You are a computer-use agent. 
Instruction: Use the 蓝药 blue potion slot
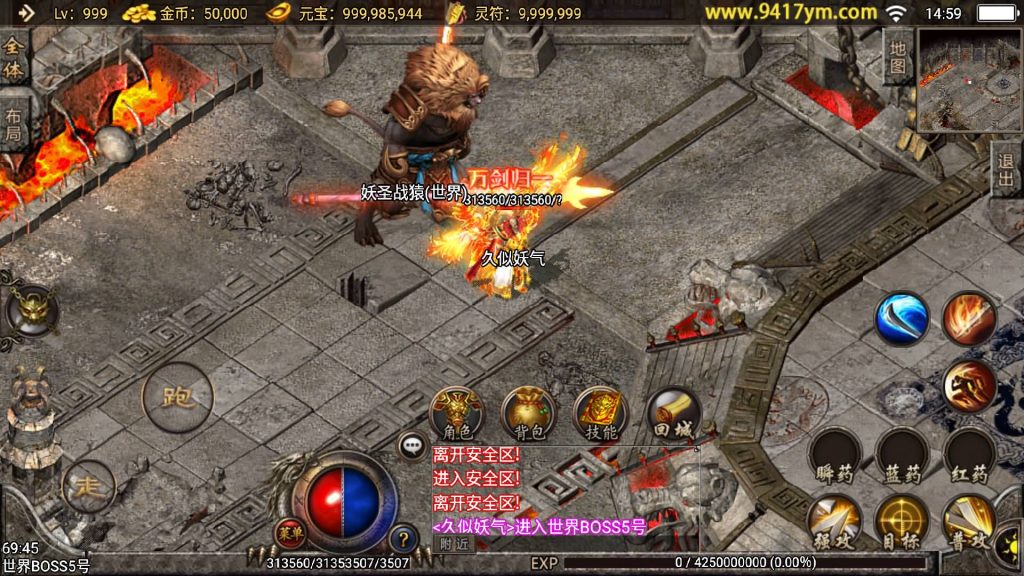pyautogui.click(x=902, y=455)
